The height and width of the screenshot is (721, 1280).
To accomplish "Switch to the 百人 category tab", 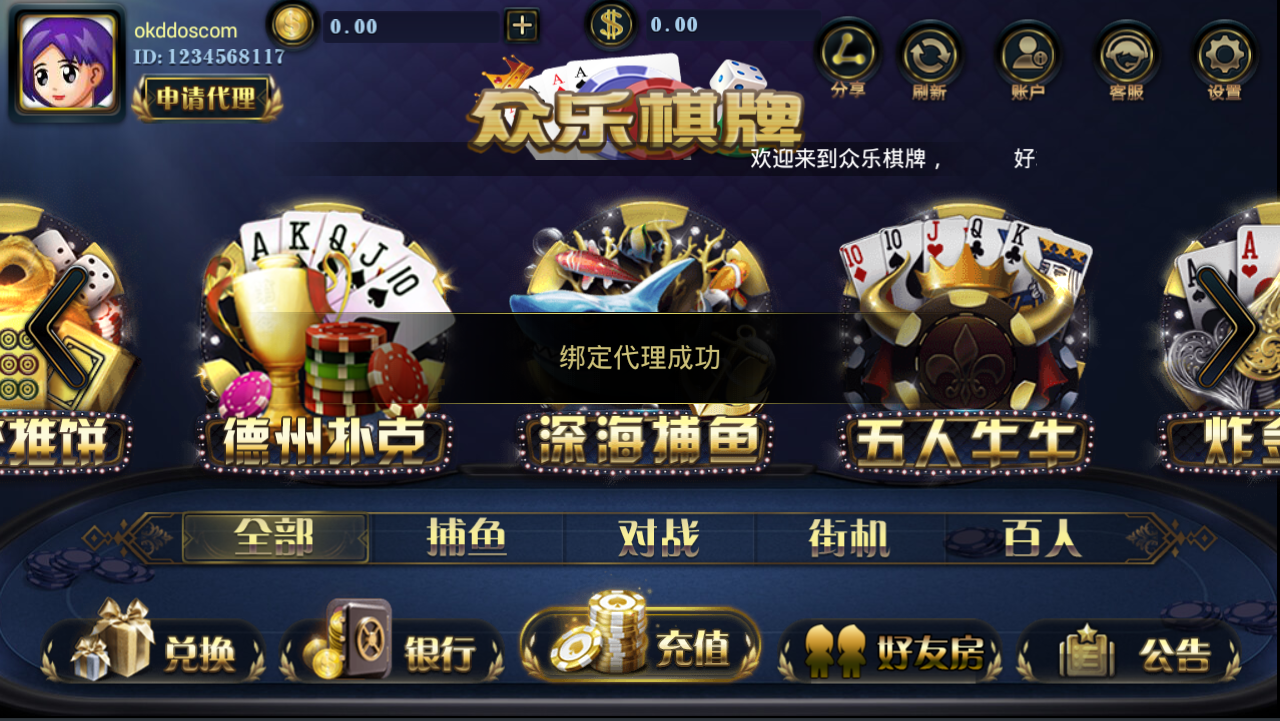I will coord(1042,537).
